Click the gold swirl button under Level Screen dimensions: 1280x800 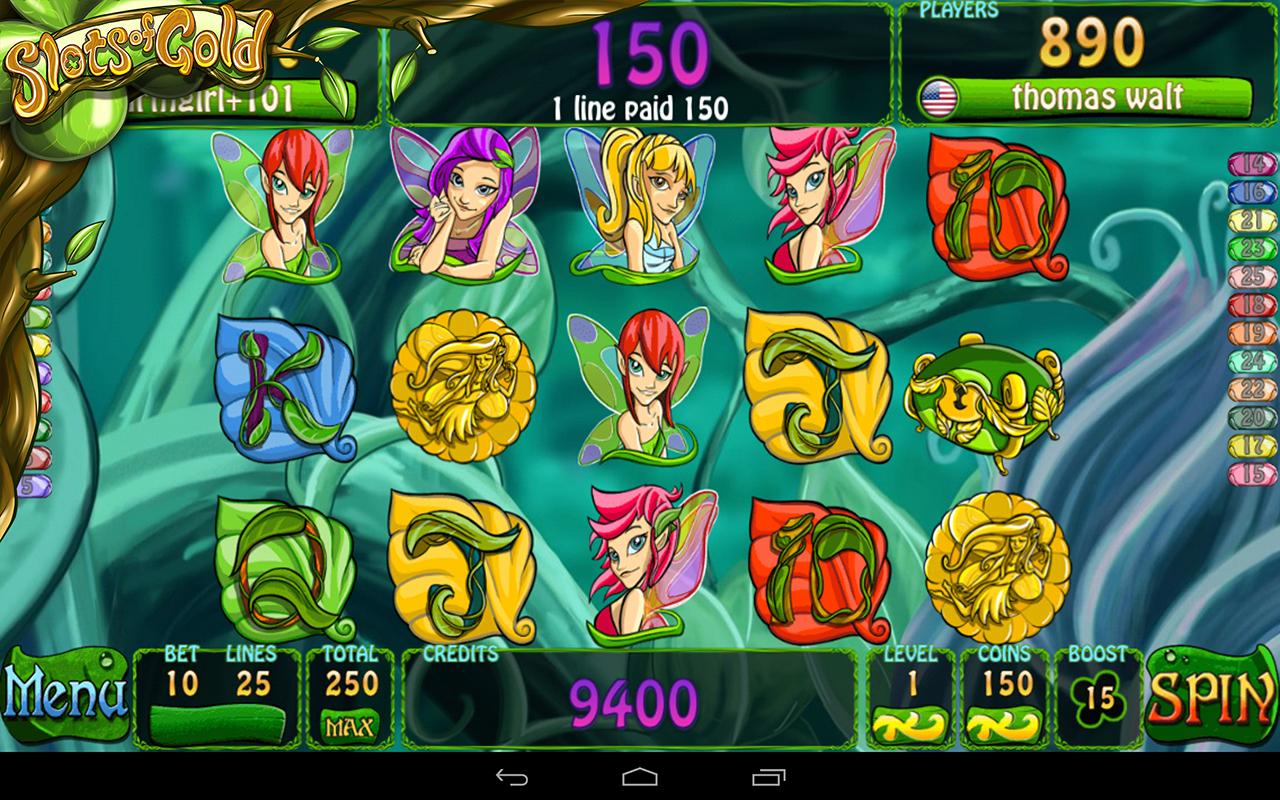tap(910, 724)
